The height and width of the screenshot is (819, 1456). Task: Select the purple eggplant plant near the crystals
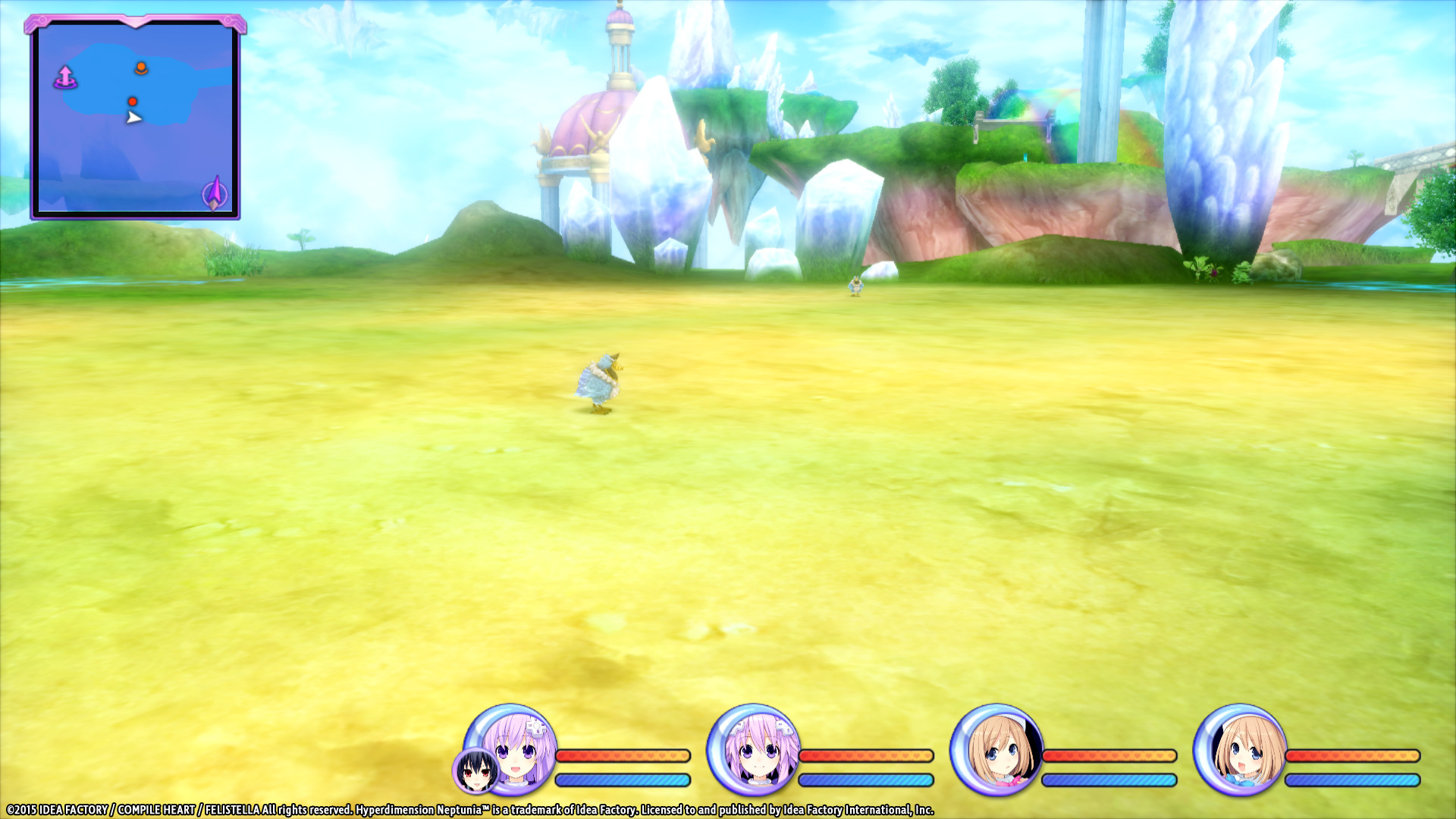pos(1214,274)
